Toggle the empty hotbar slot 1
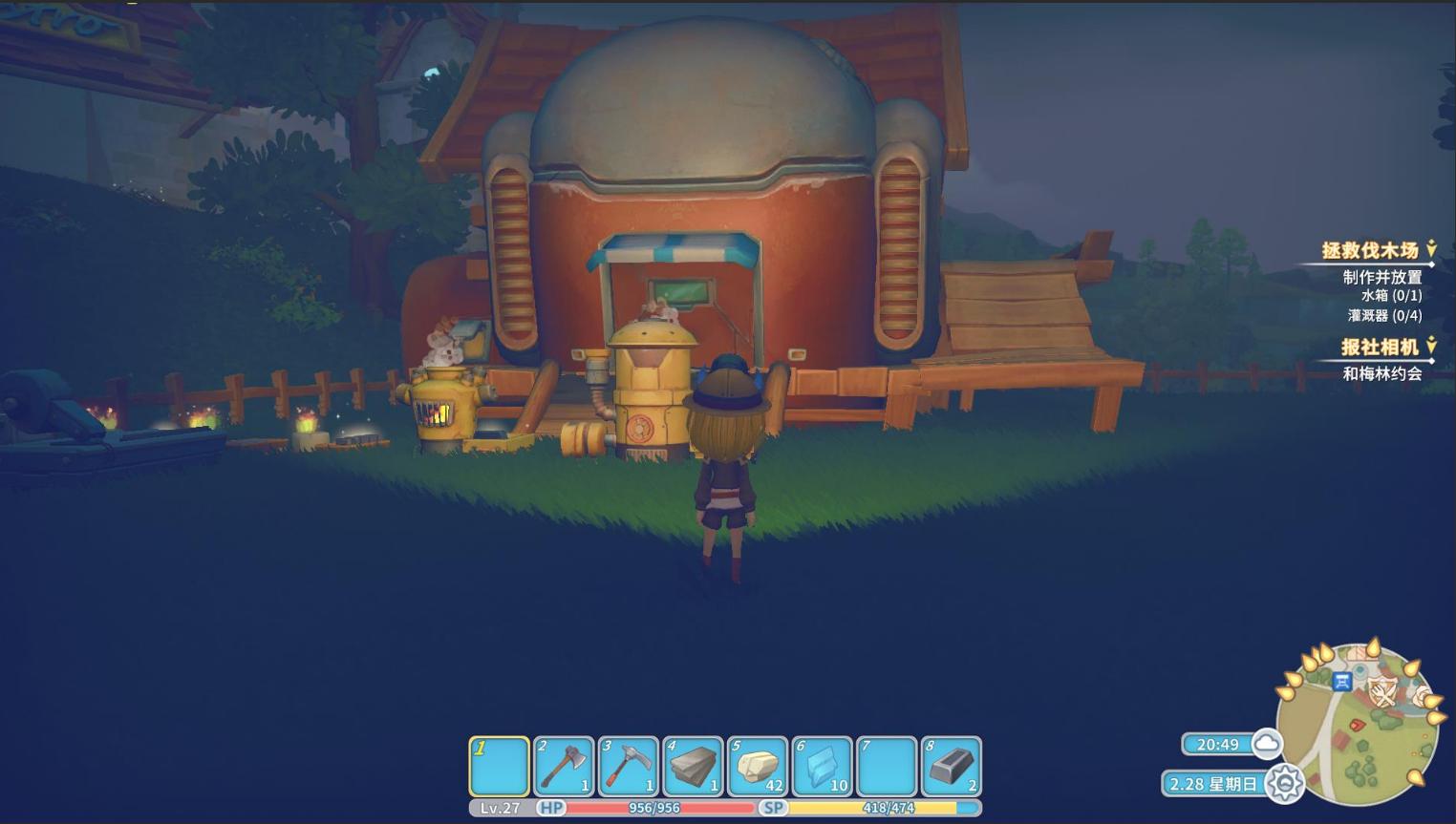Viewport: 1456px width, 824px height. [x=497, y=765]
